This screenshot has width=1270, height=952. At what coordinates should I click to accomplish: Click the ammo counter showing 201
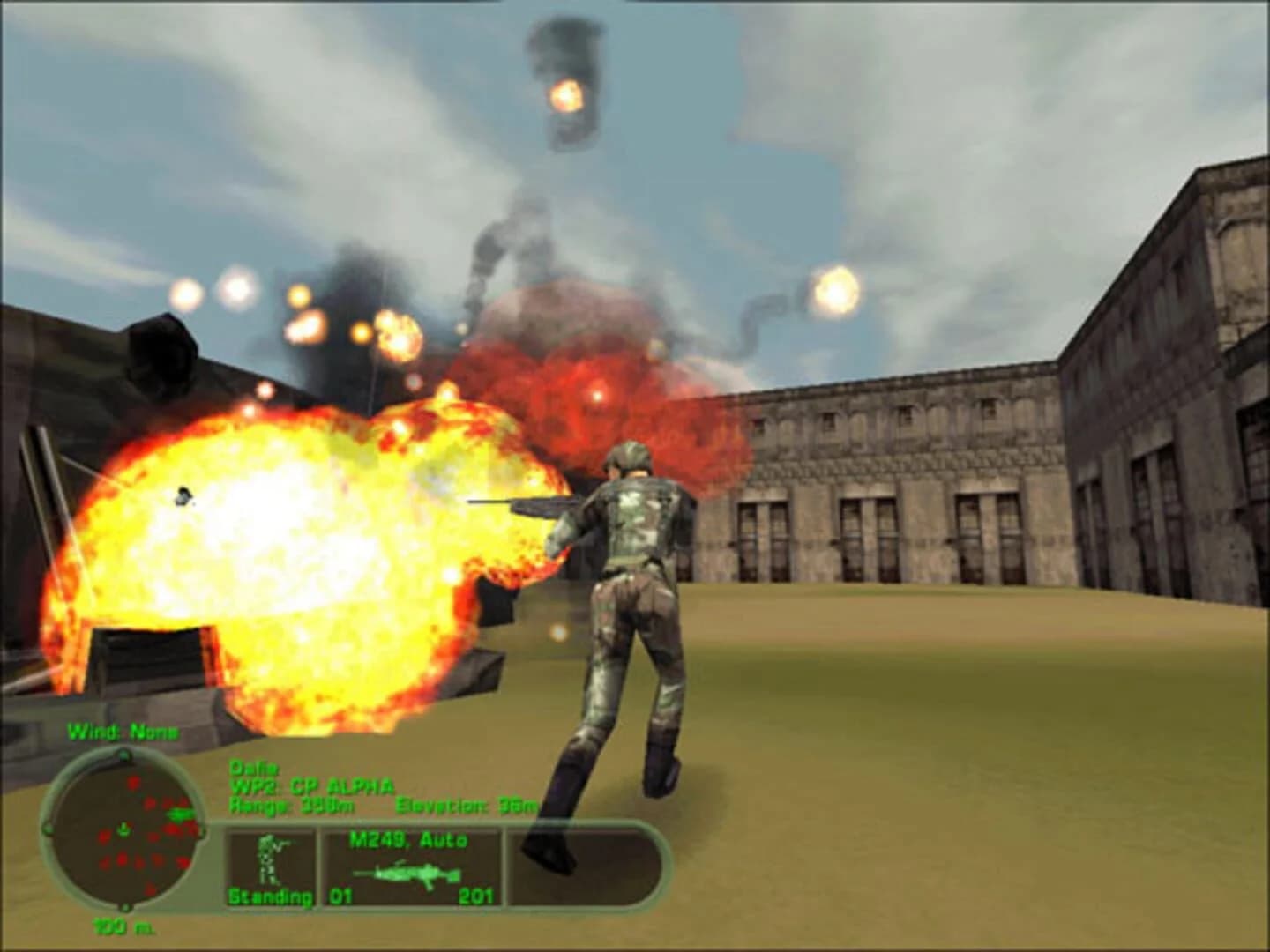click(477, 896)
